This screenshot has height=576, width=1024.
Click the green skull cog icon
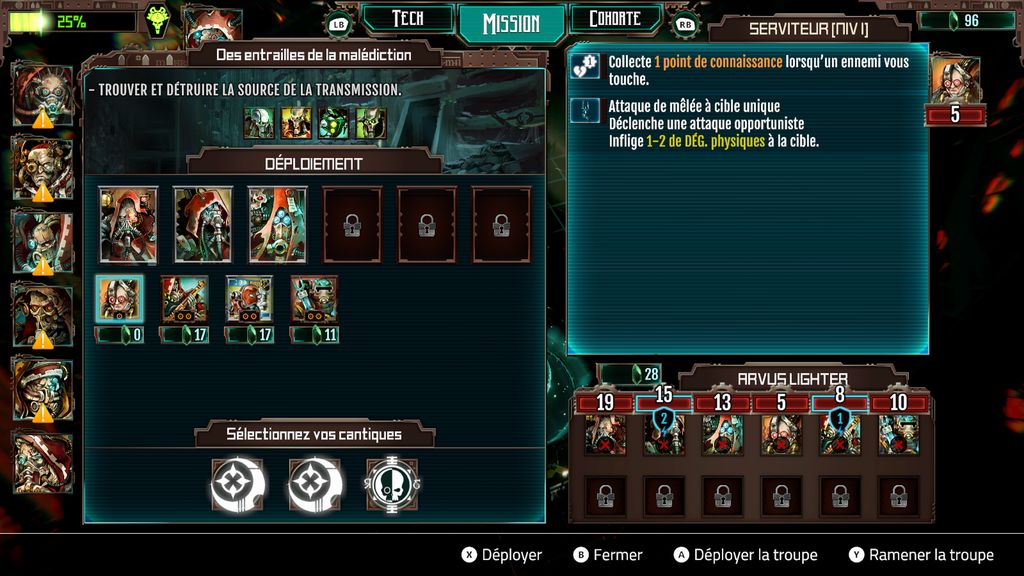[157, 20]
